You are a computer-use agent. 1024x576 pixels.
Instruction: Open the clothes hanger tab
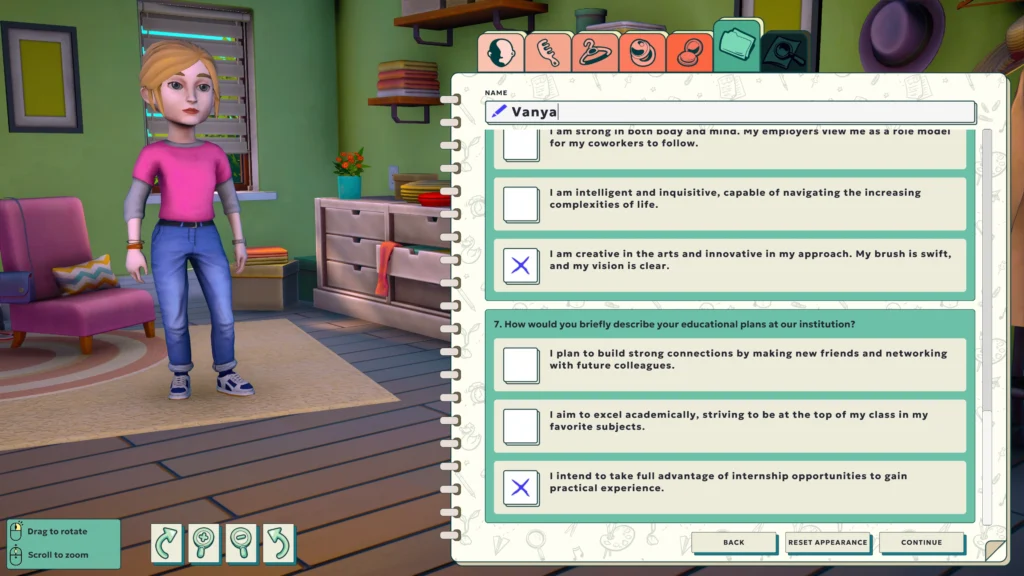point(594,52)
